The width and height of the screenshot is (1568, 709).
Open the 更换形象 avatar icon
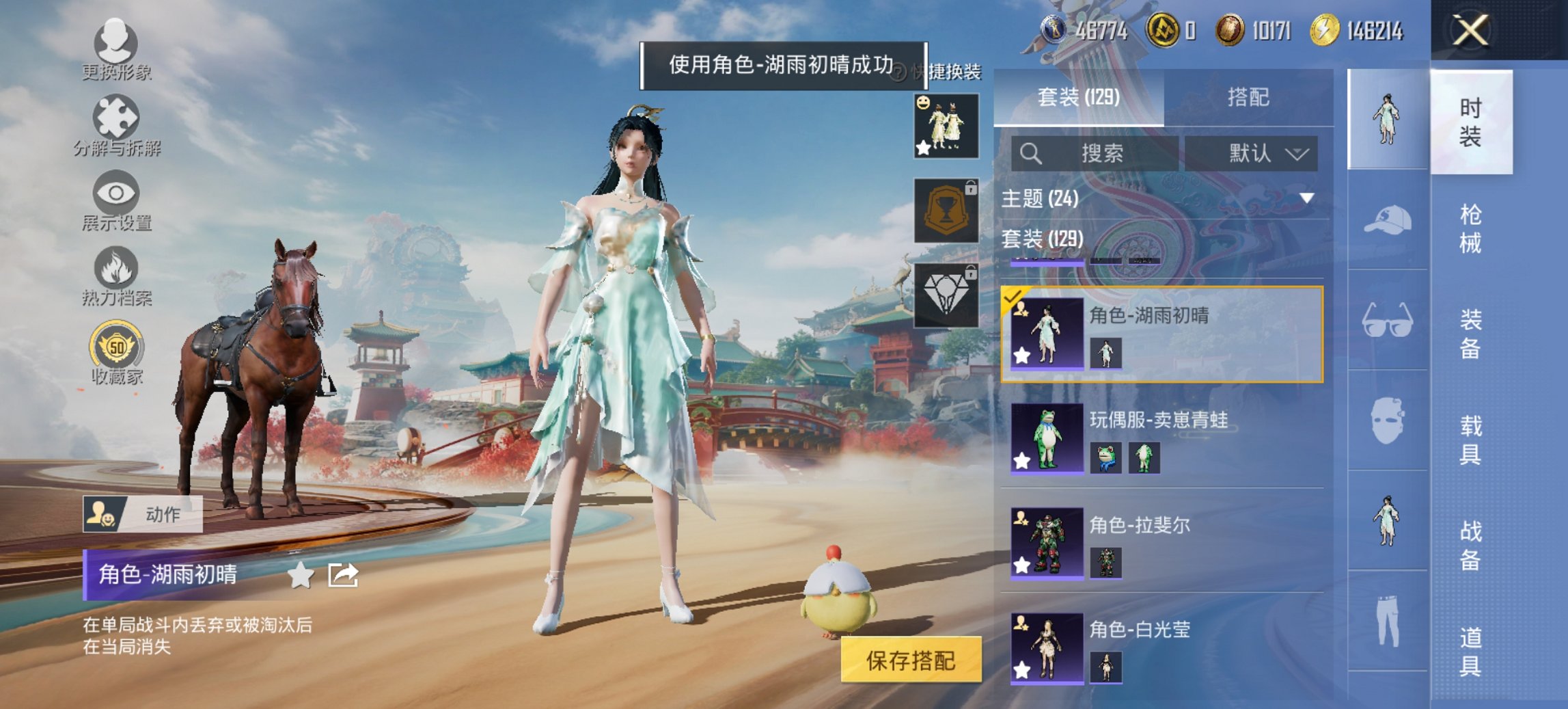[x=116, y=44]
